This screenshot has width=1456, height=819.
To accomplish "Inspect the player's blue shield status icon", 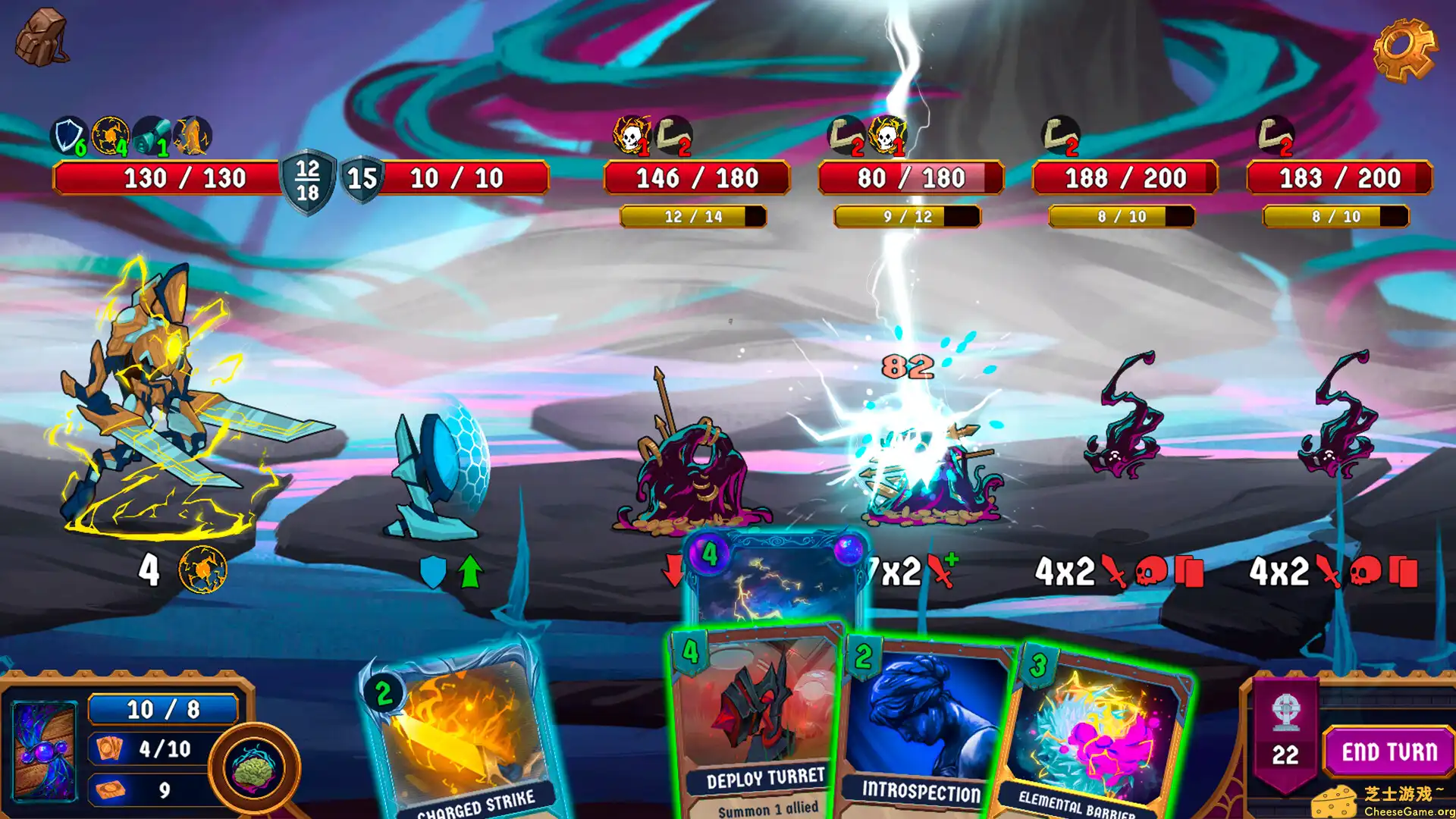I will (x=68, y=136).
